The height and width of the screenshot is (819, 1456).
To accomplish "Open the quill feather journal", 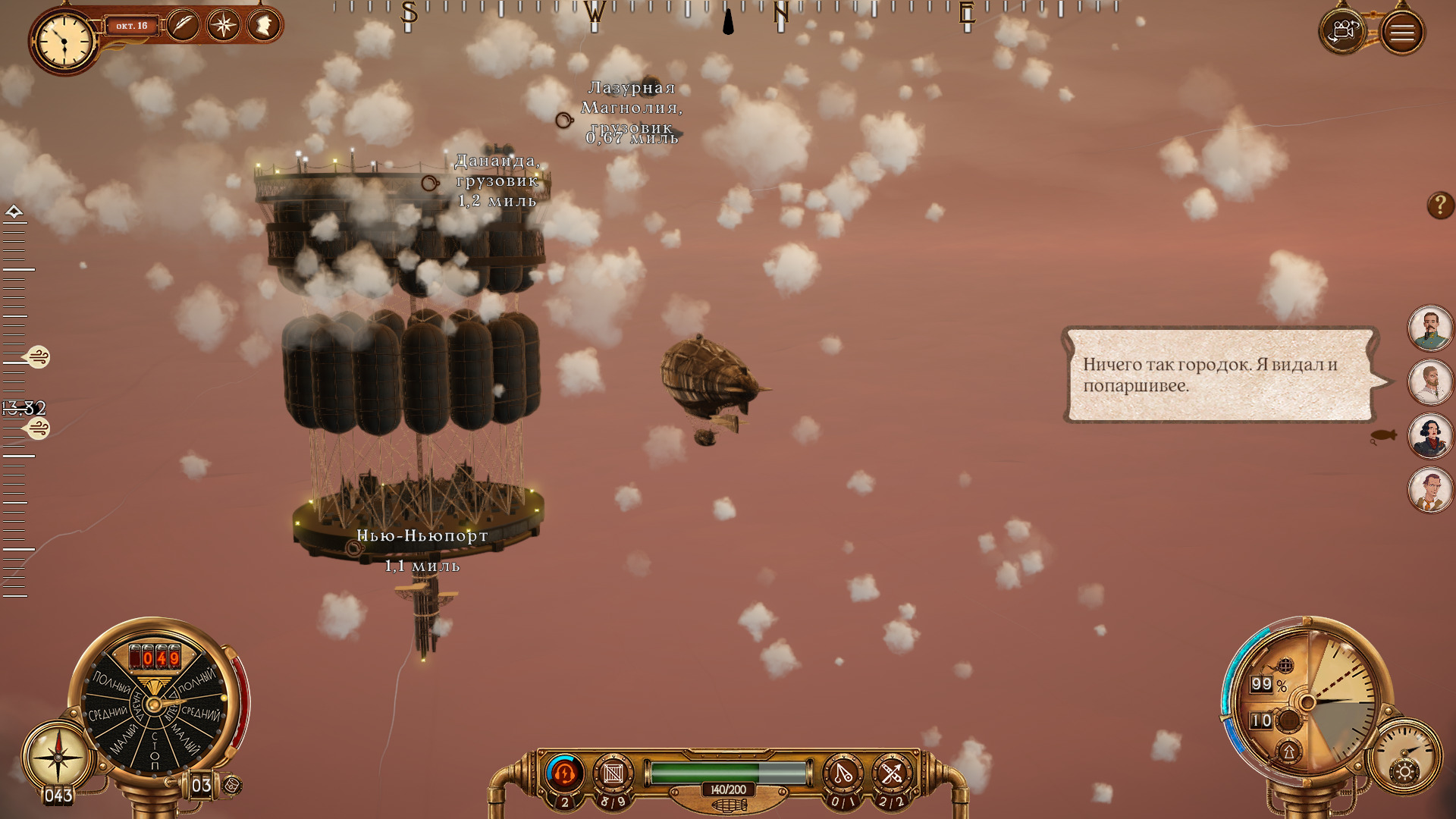I will 183,26.
